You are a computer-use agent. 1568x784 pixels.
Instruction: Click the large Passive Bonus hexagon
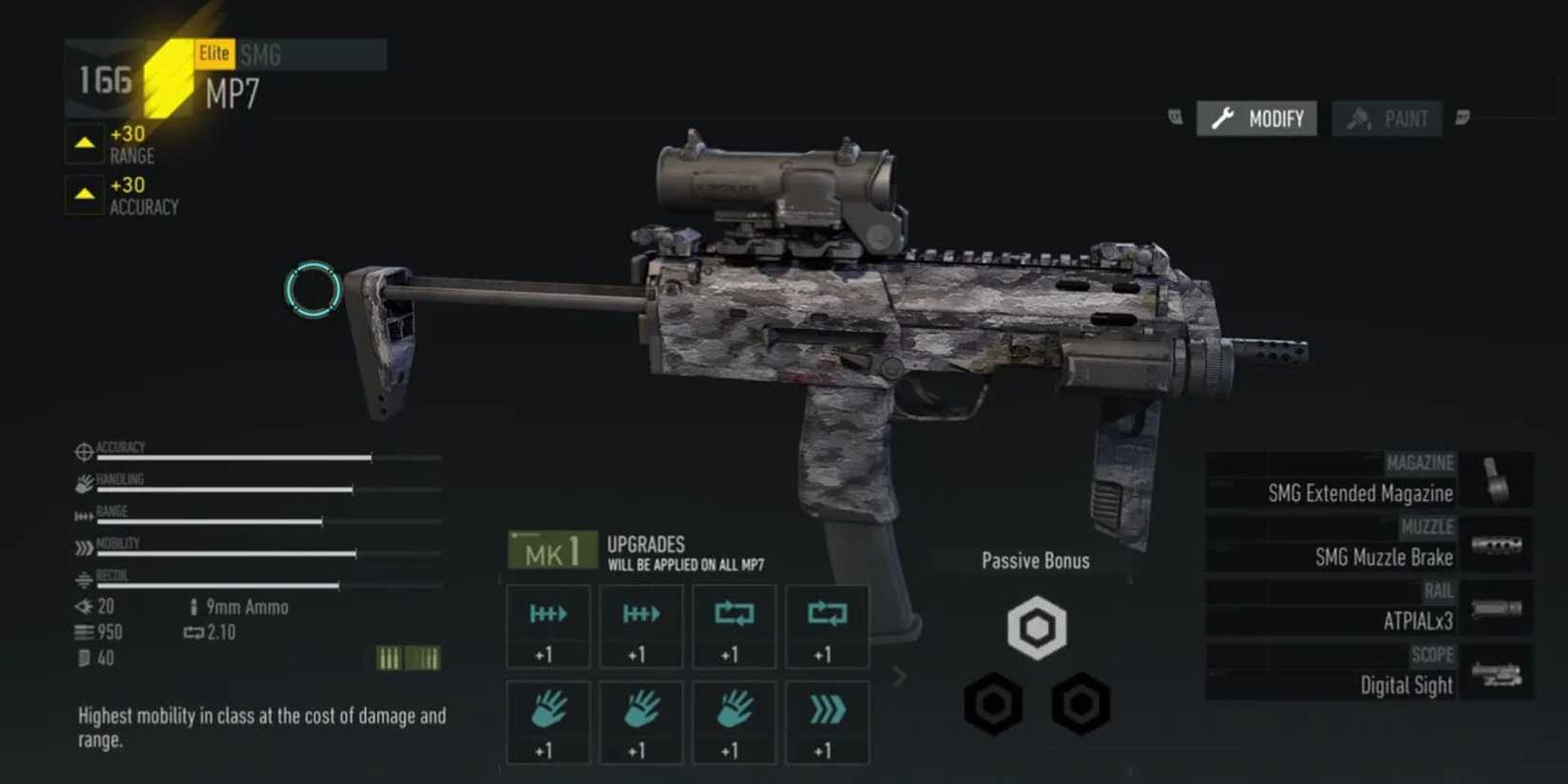coord(1035,625)
